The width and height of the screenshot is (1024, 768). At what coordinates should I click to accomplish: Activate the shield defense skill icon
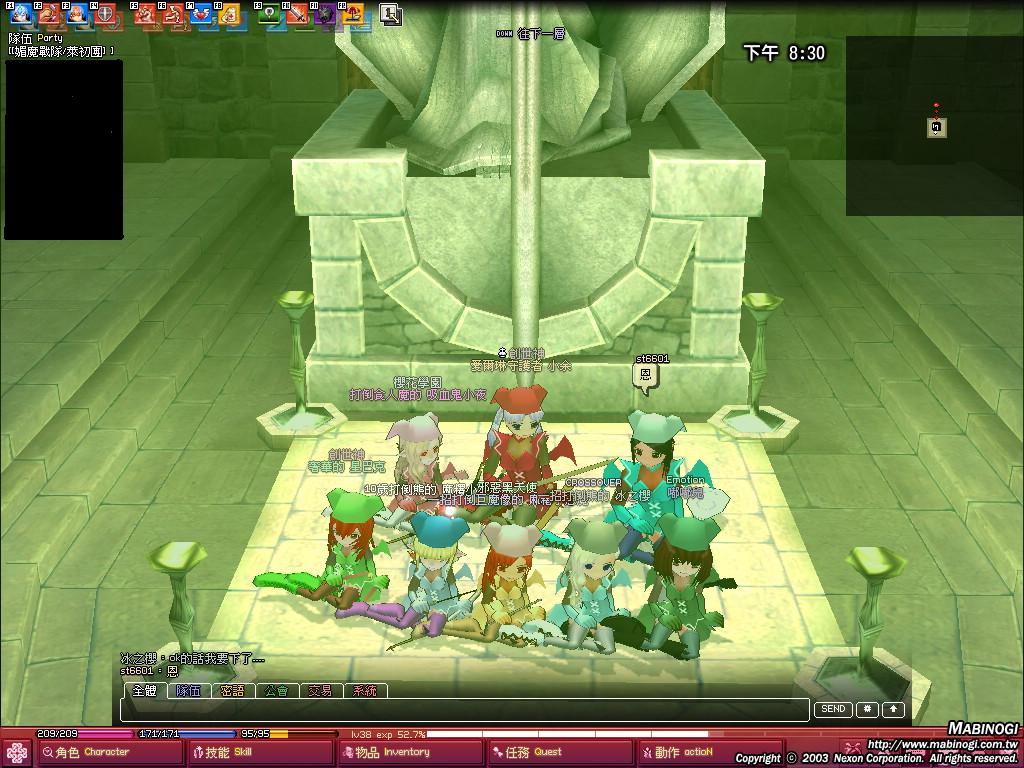tap(105, 14)
